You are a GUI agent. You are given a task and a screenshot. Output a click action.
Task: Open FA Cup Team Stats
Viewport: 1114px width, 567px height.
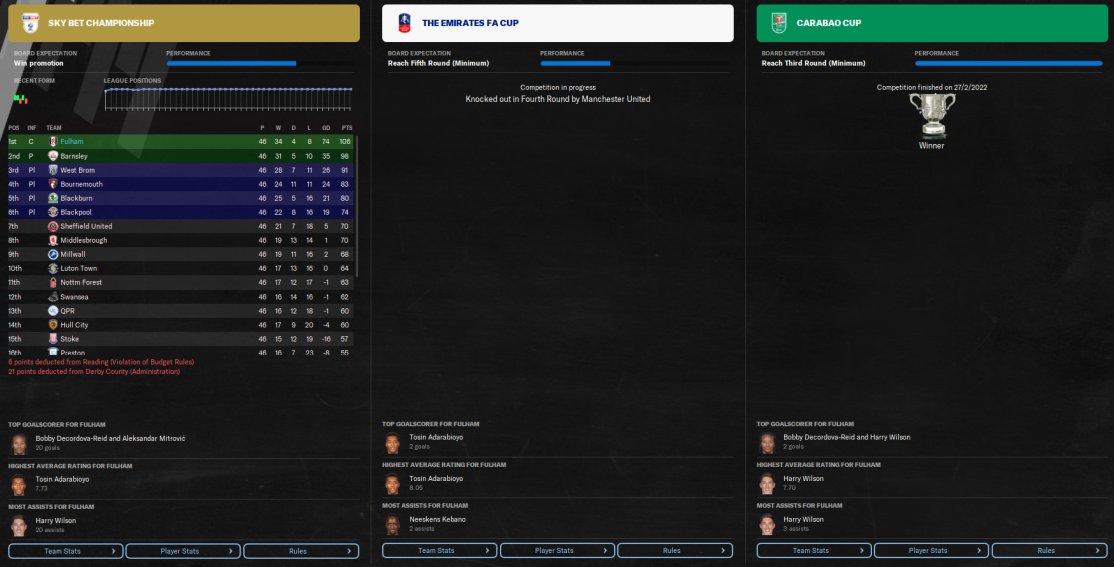click(x=439, y=550)
